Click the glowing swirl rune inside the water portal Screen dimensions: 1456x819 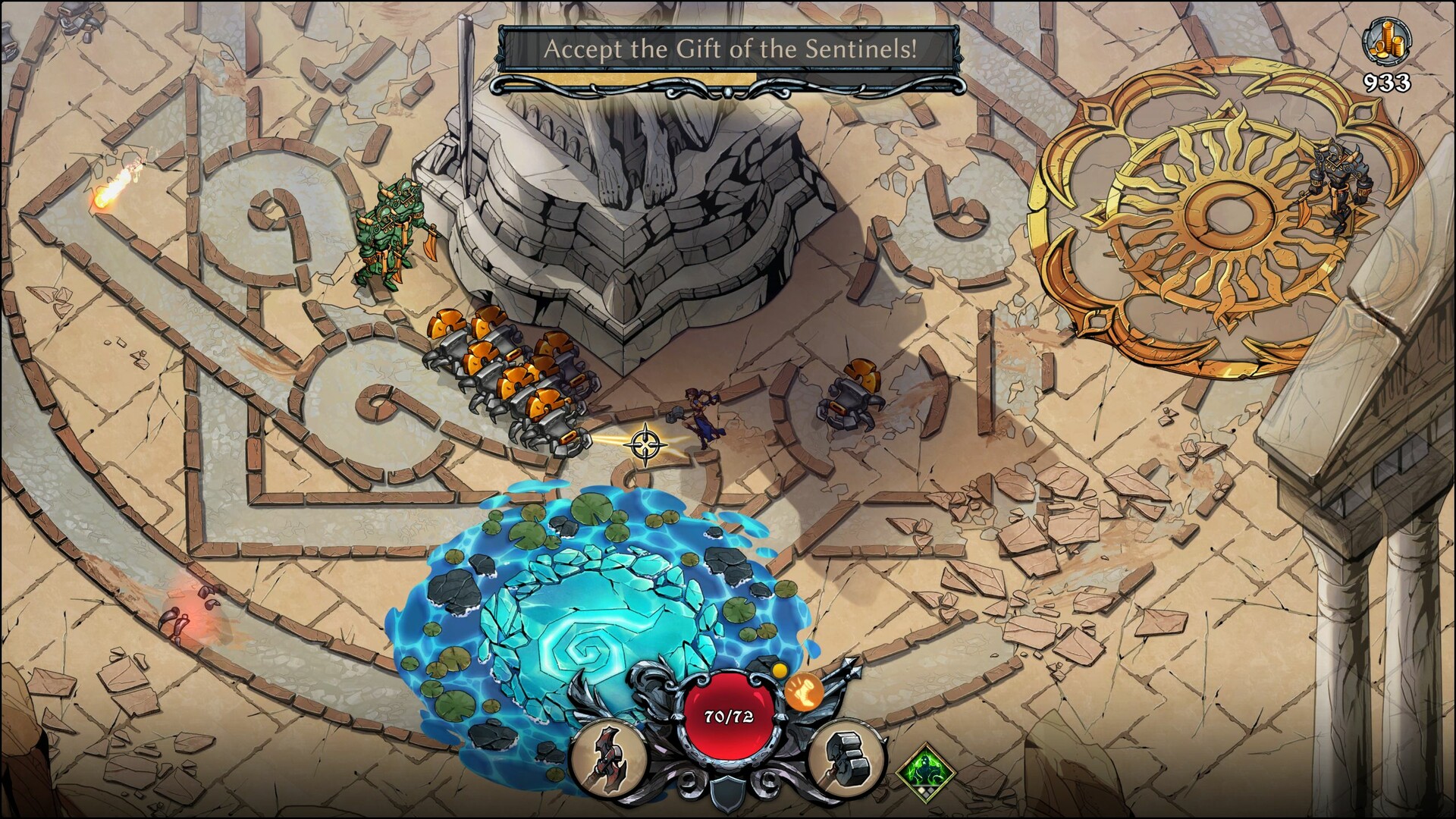588,648
